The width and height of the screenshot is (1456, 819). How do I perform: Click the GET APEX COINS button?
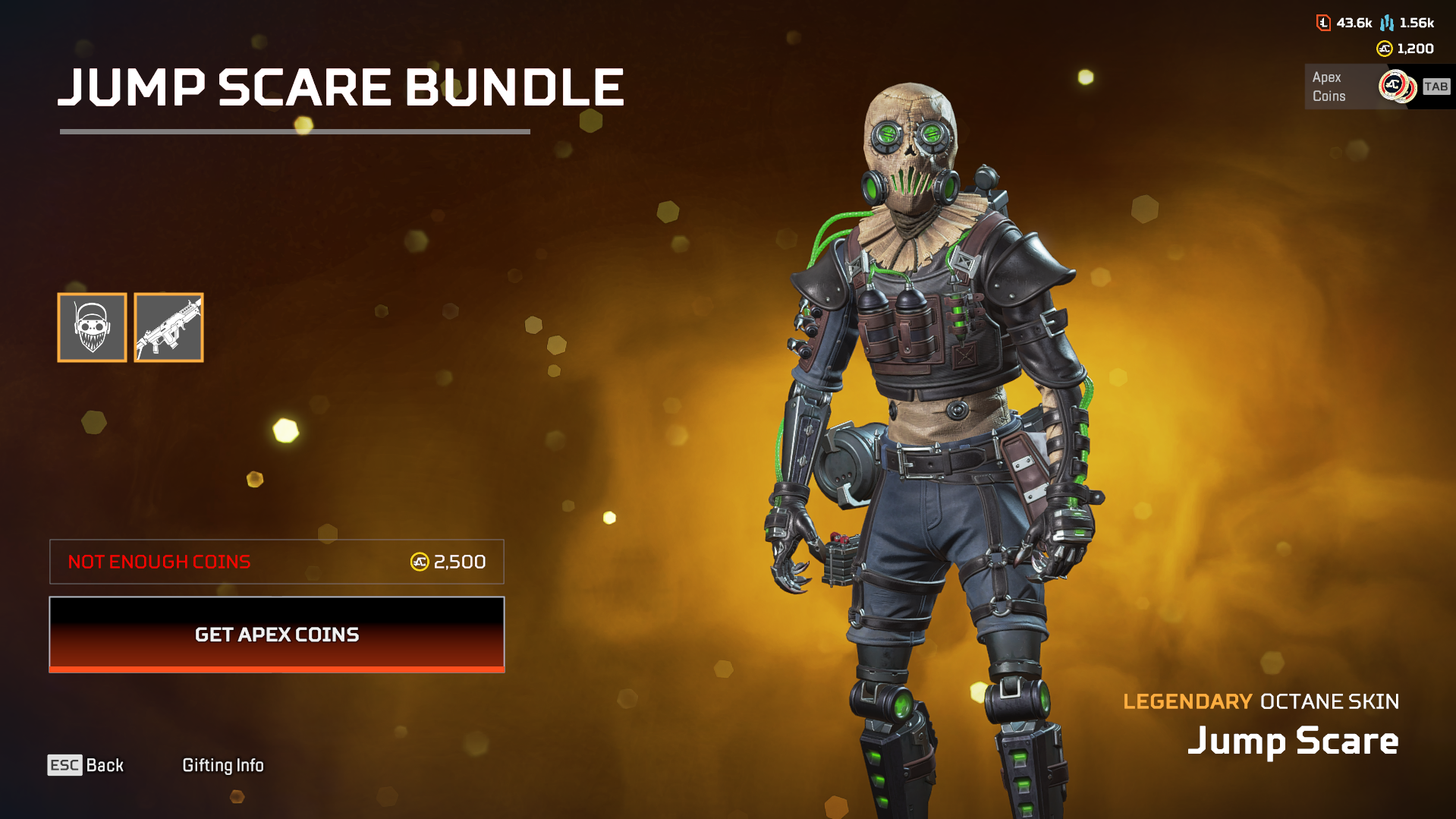pos(276,635)
